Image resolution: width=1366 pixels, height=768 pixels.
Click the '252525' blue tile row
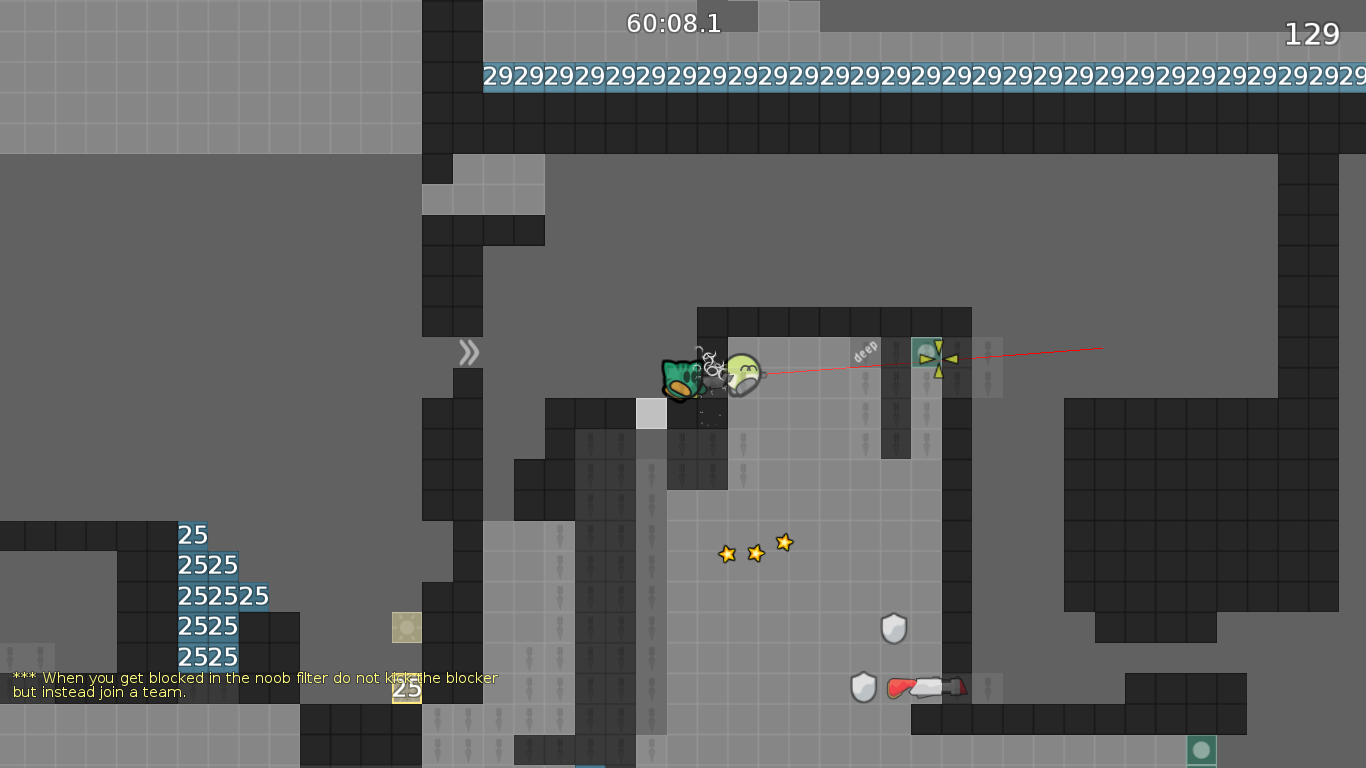pyautogui.click(x=222, y=596)
